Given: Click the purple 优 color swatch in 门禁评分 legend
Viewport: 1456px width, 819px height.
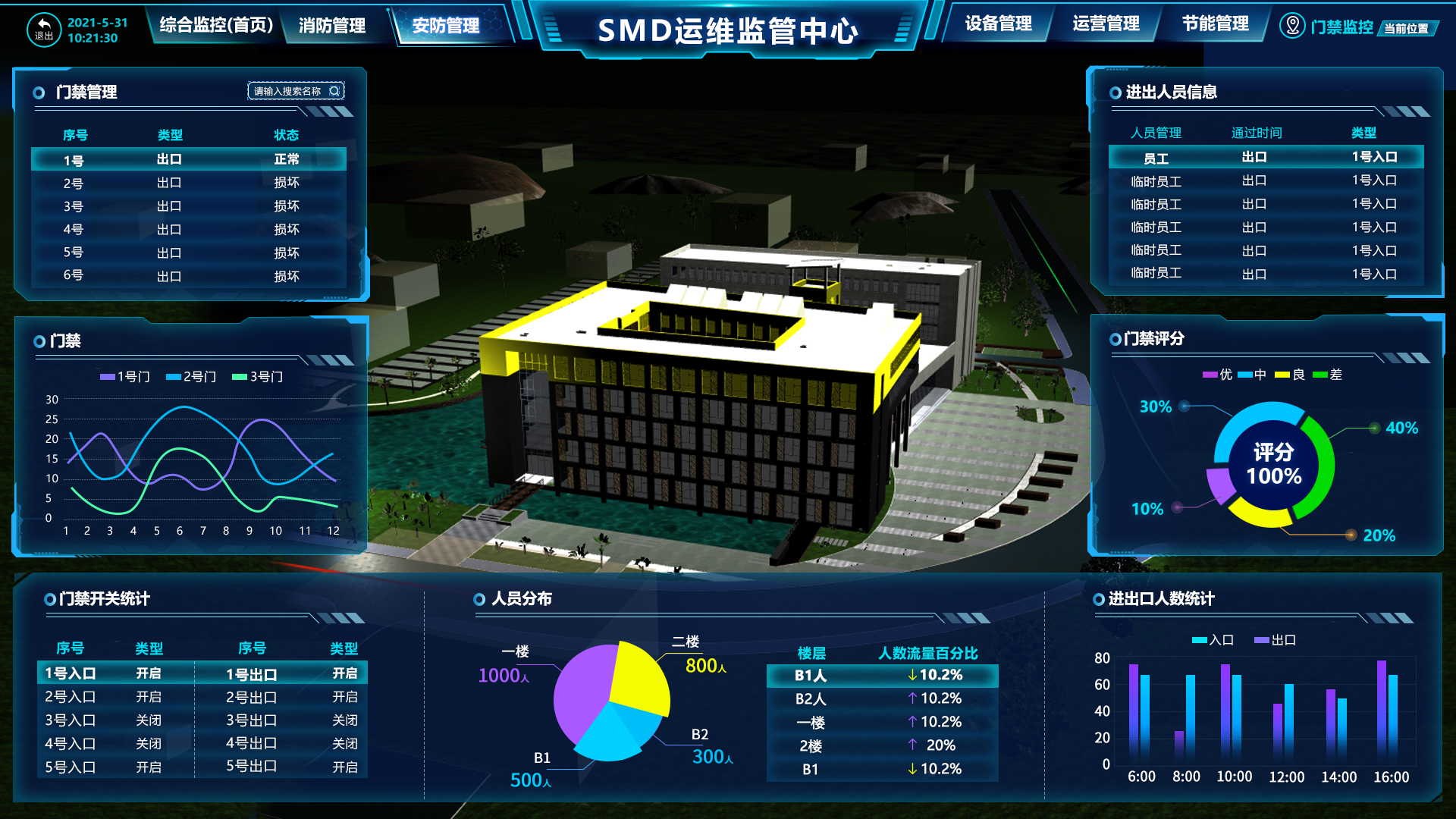Looking at the screenshot, I should click(1209, 373).
